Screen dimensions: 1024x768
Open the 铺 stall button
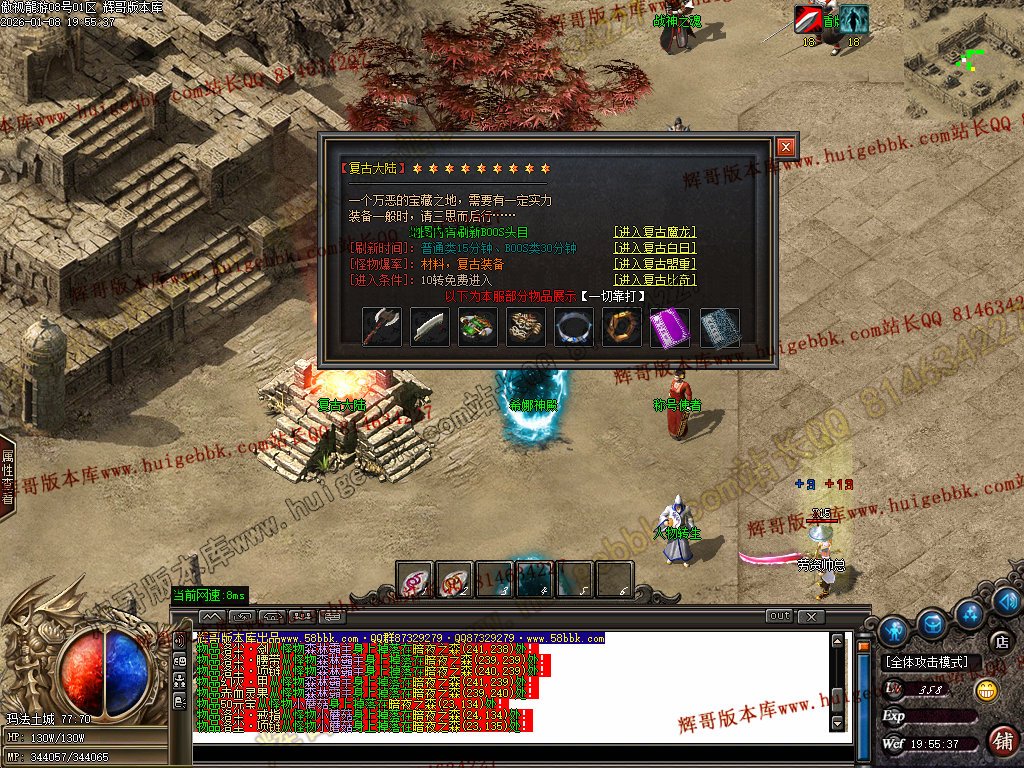tap(1001, 741)
